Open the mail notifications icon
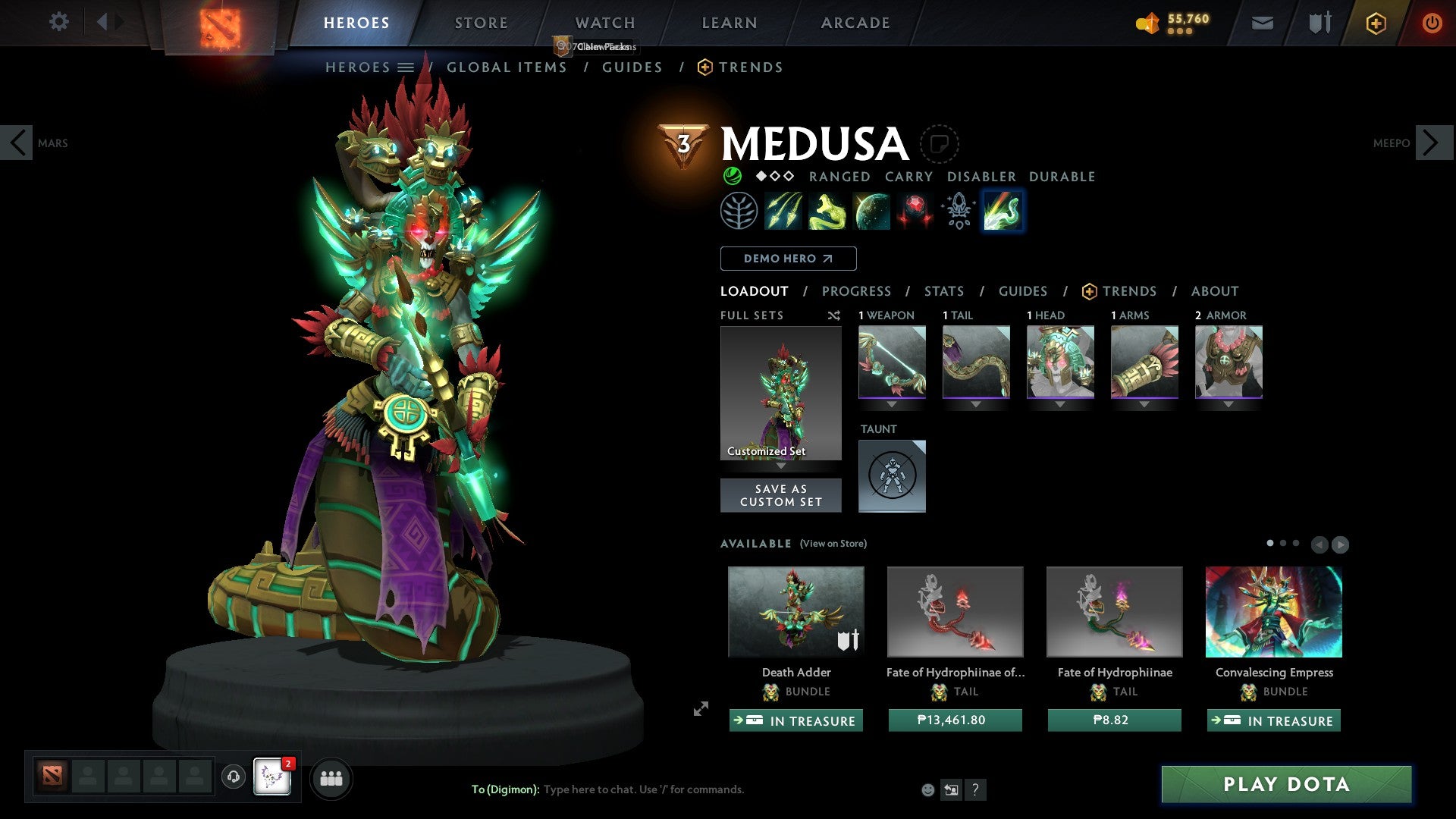1456x819 pixels. 1263,23
